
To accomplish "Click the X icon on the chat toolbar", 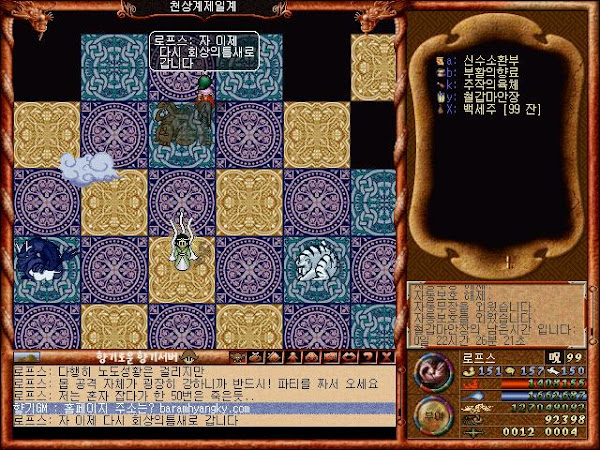I will pyautogui.click(x=390, y=356).
